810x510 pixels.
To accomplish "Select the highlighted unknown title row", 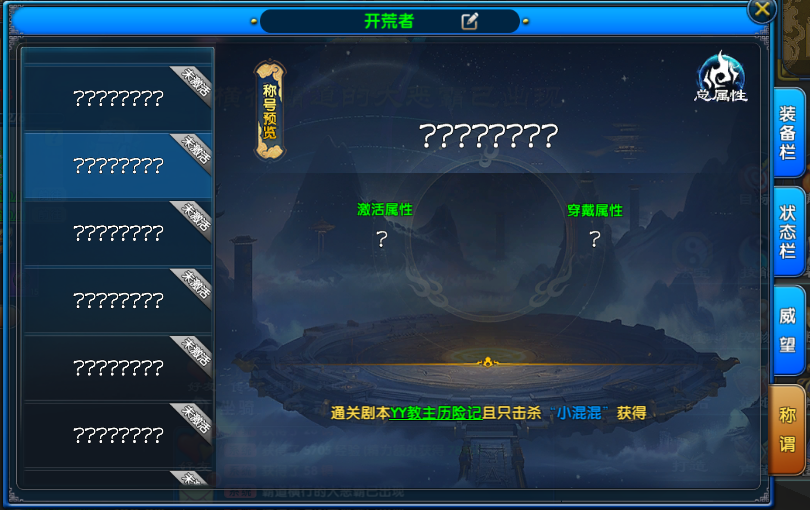I will click(x=118, y=166).
